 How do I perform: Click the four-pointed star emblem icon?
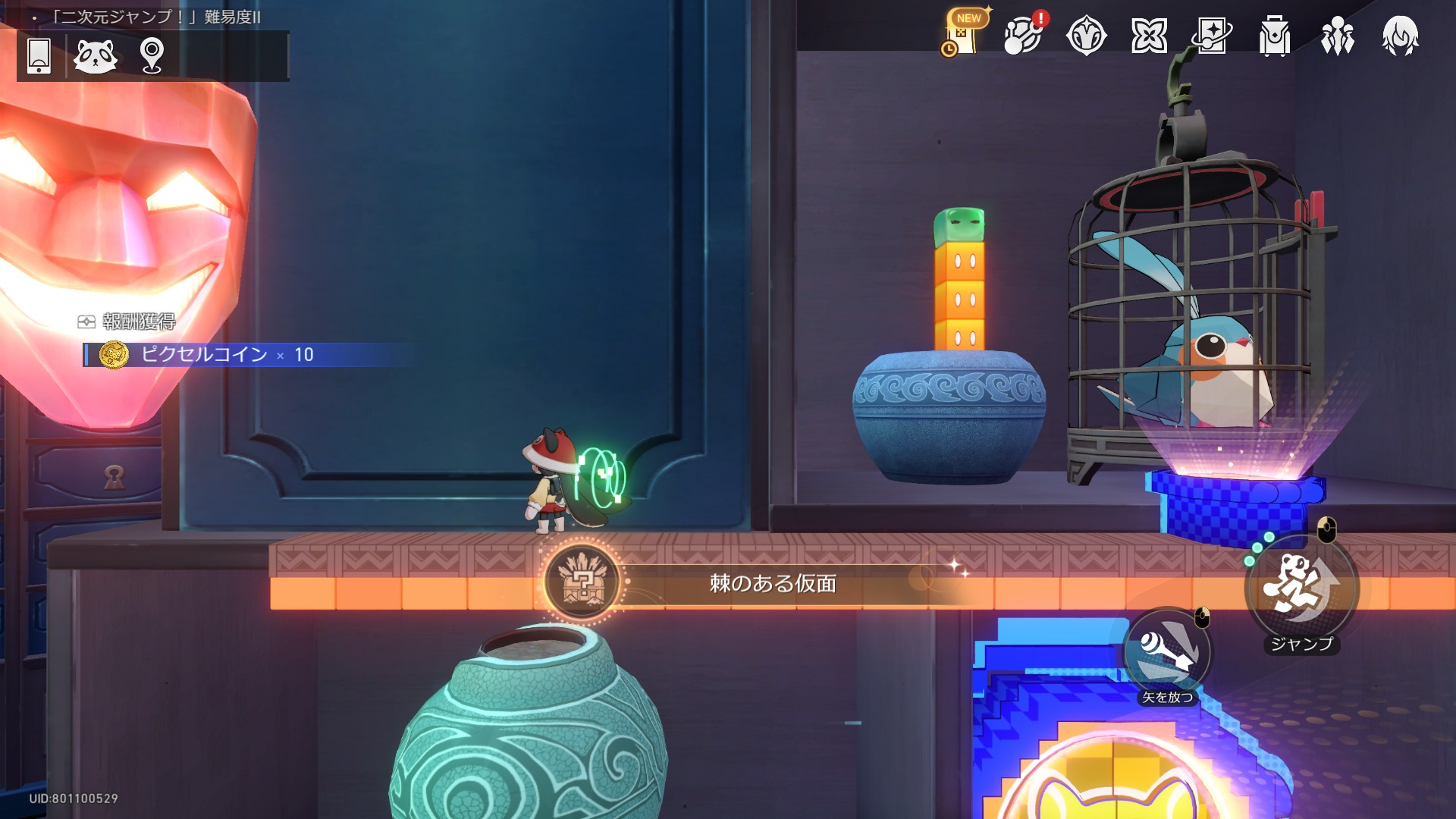(1086, 36)
